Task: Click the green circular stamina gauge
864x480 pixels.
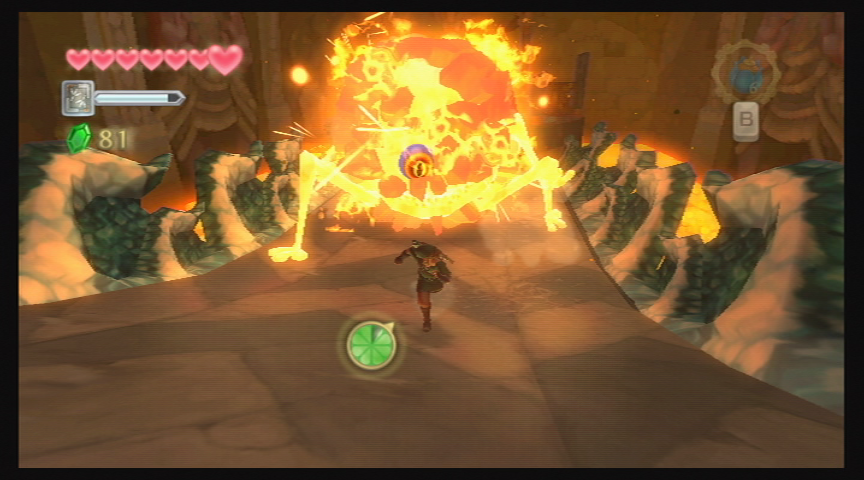Action: point(371,345)
